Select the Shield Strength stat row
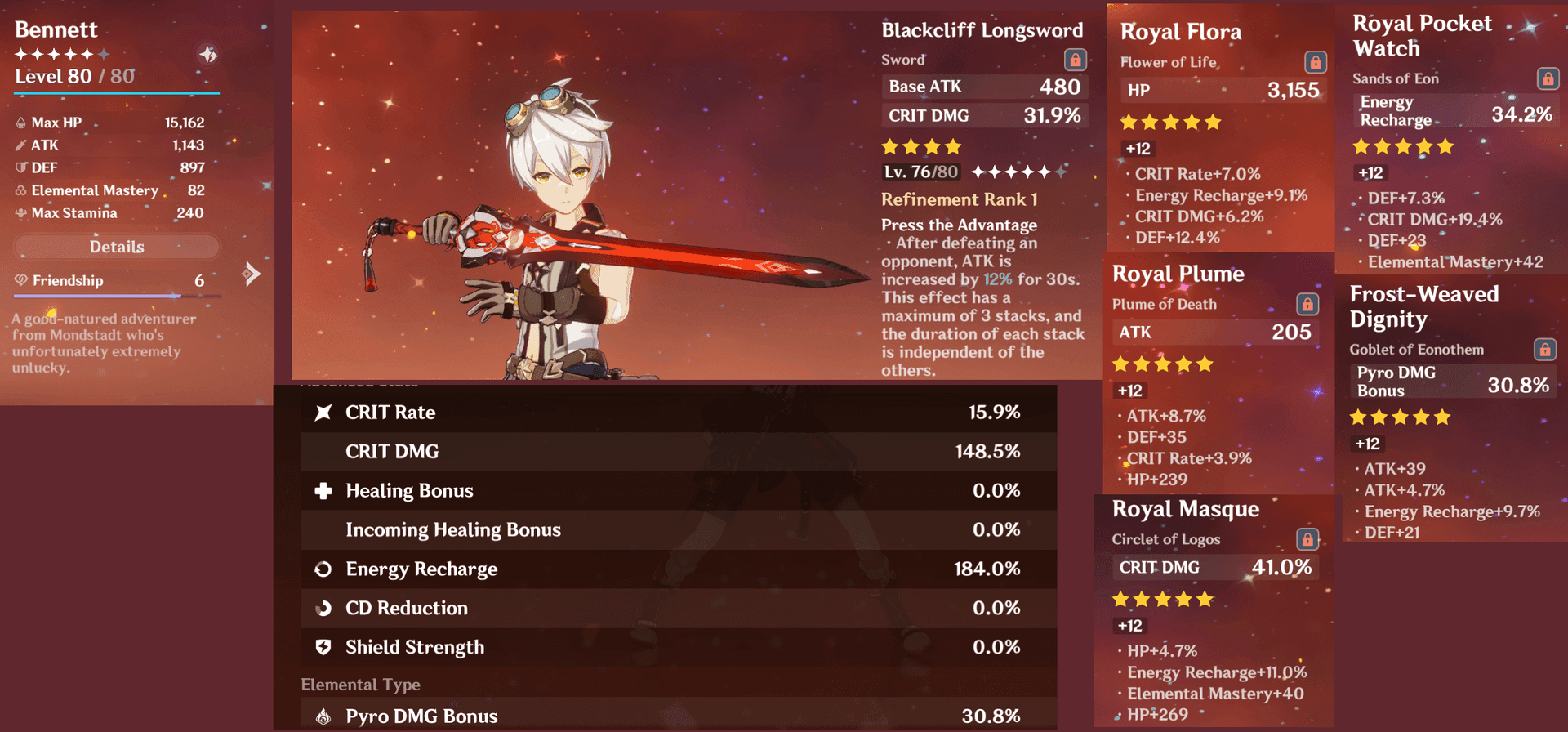The width and height of the screenshot is (1568, 732). pyautogui.click(x=666, y=647)
